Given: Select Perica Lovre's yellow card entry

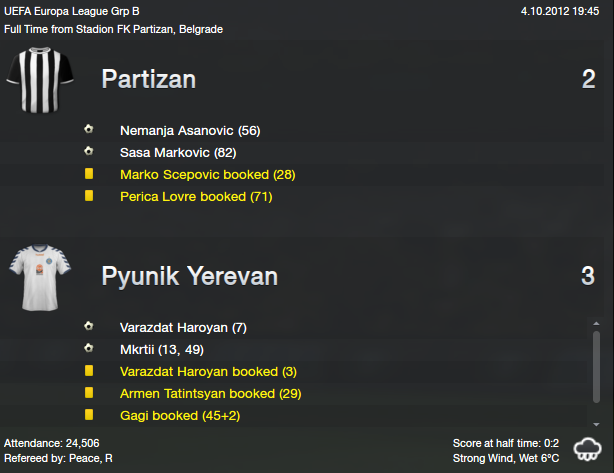Looking at the screenshot, I should coord(196,197).
